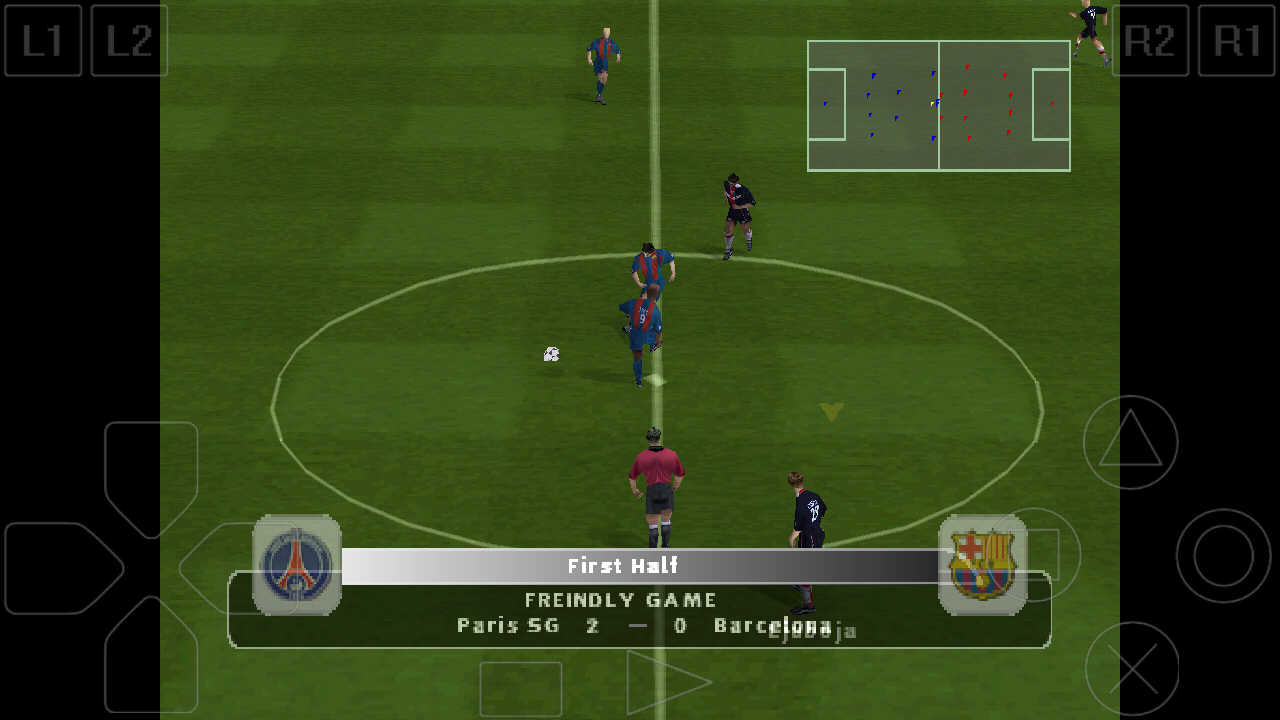The image size is (1280, 720).
Task: Tap the rectangular select touch button
Action: [x=520, y=688]
